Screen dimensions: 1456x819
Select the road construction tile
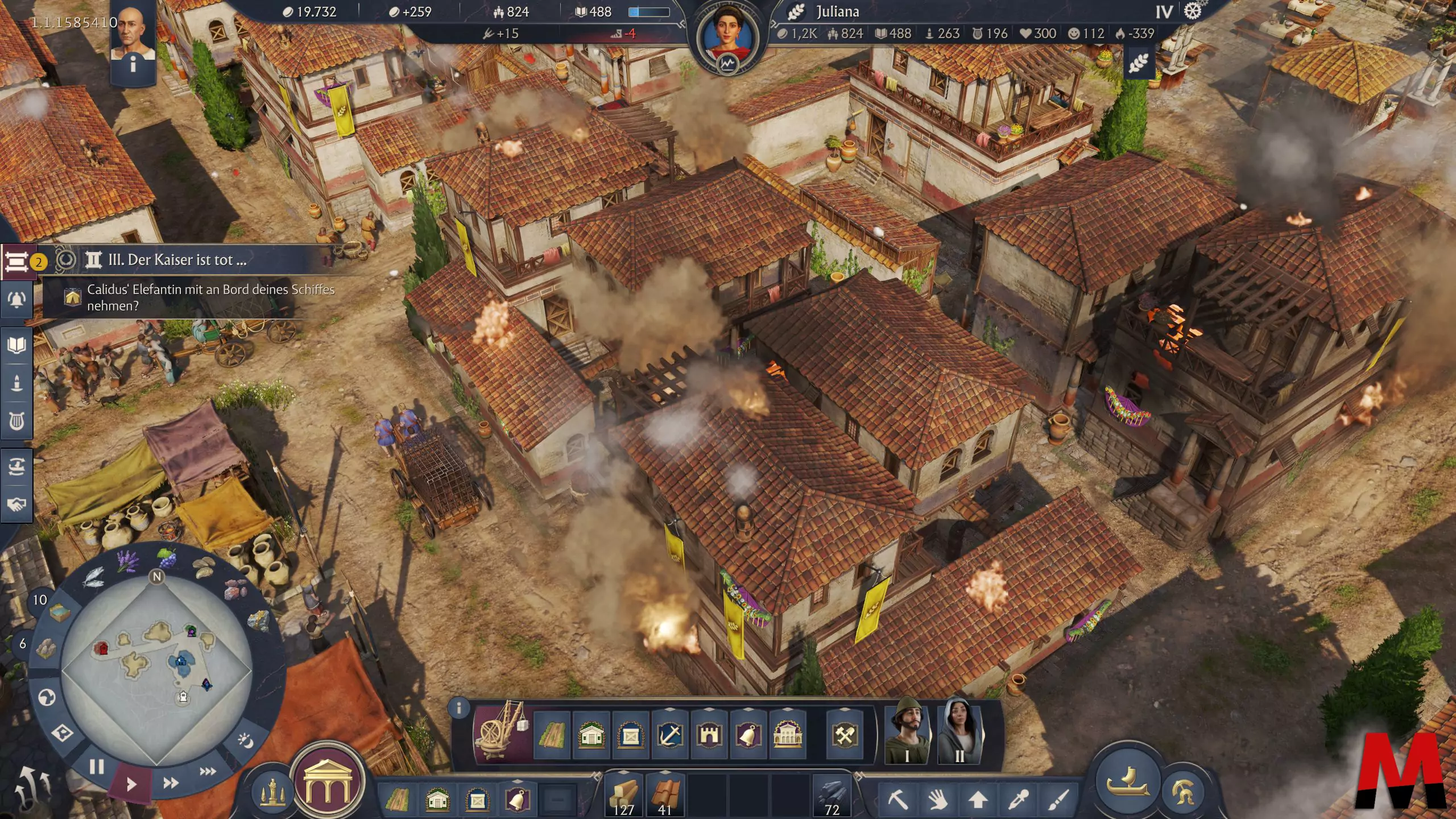coord(552,736)
